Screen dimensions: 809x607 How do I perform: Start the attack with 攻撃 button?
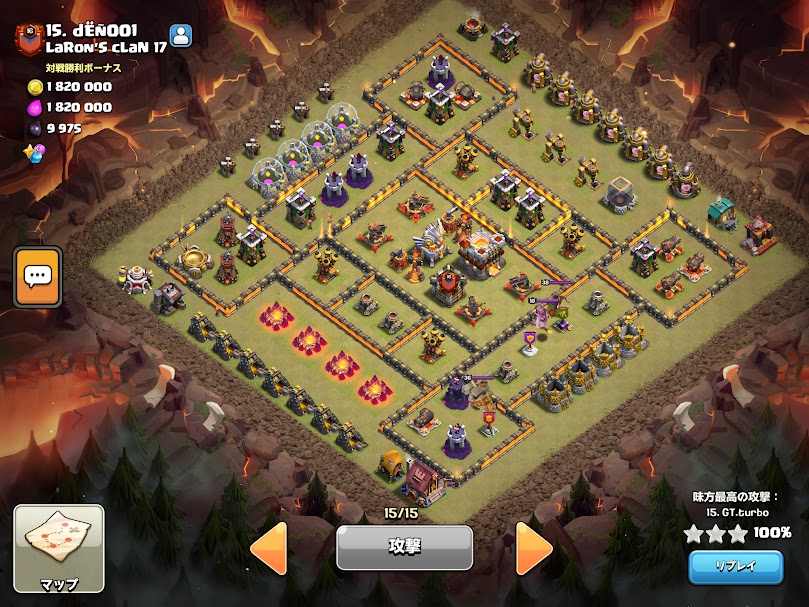tap(404, 547)
